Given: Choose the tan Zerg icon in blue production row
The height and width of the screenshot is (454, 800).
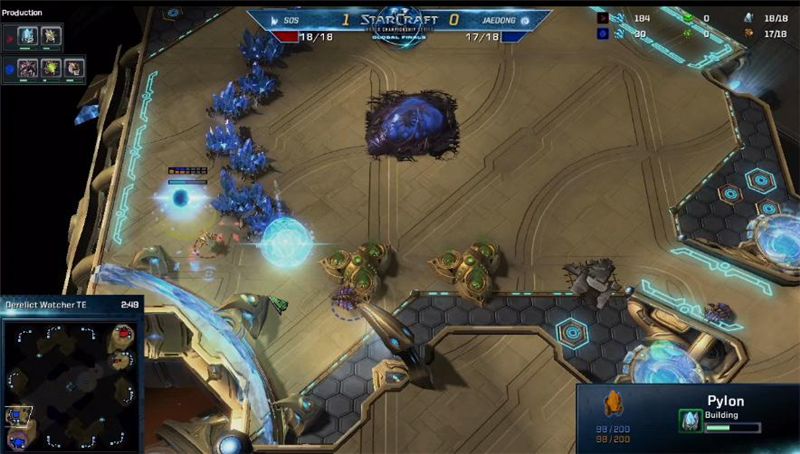Looking at the screenshot, I should 72,69.
